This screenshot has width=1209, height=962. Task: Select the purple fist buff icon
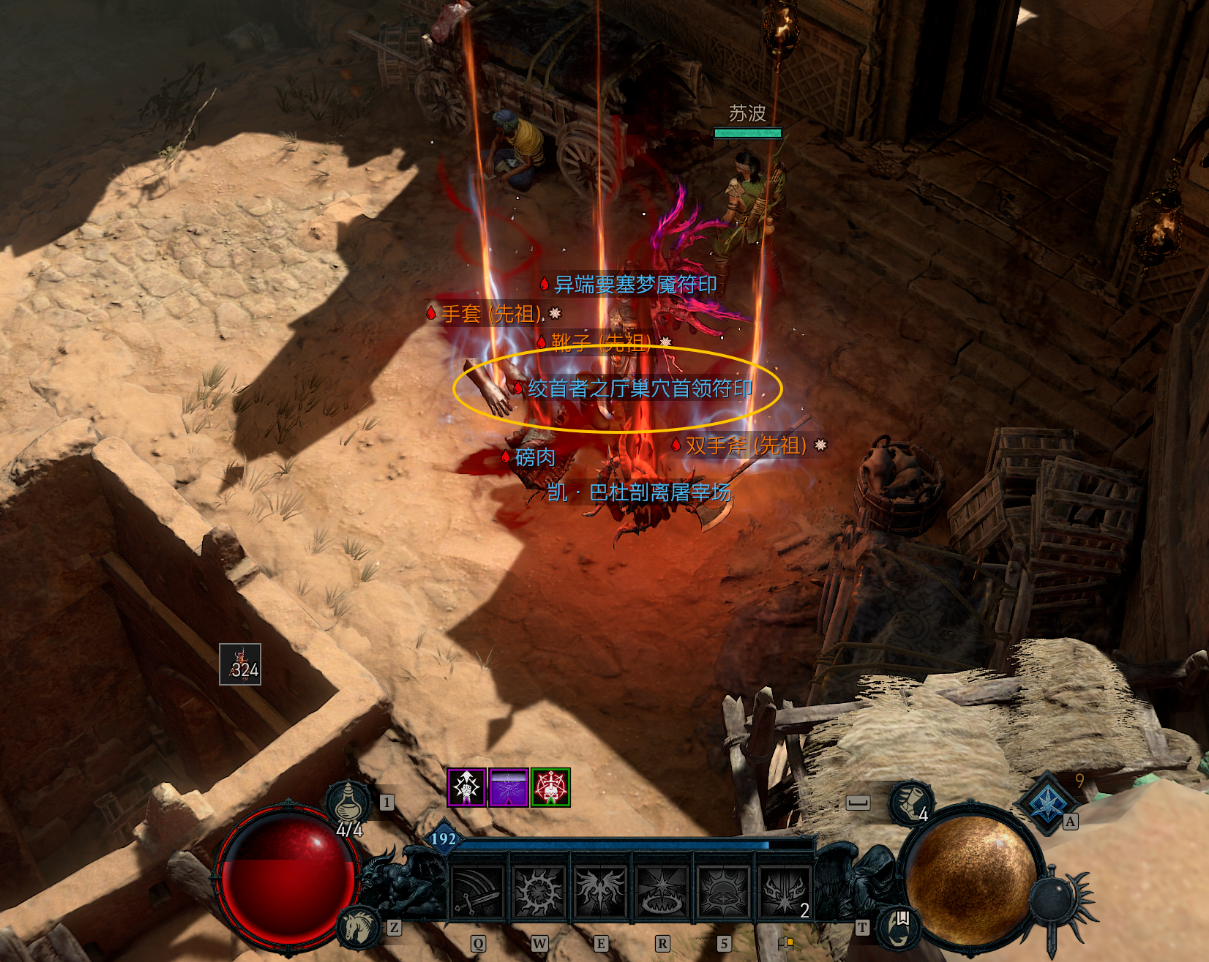[x=466, y=788]
